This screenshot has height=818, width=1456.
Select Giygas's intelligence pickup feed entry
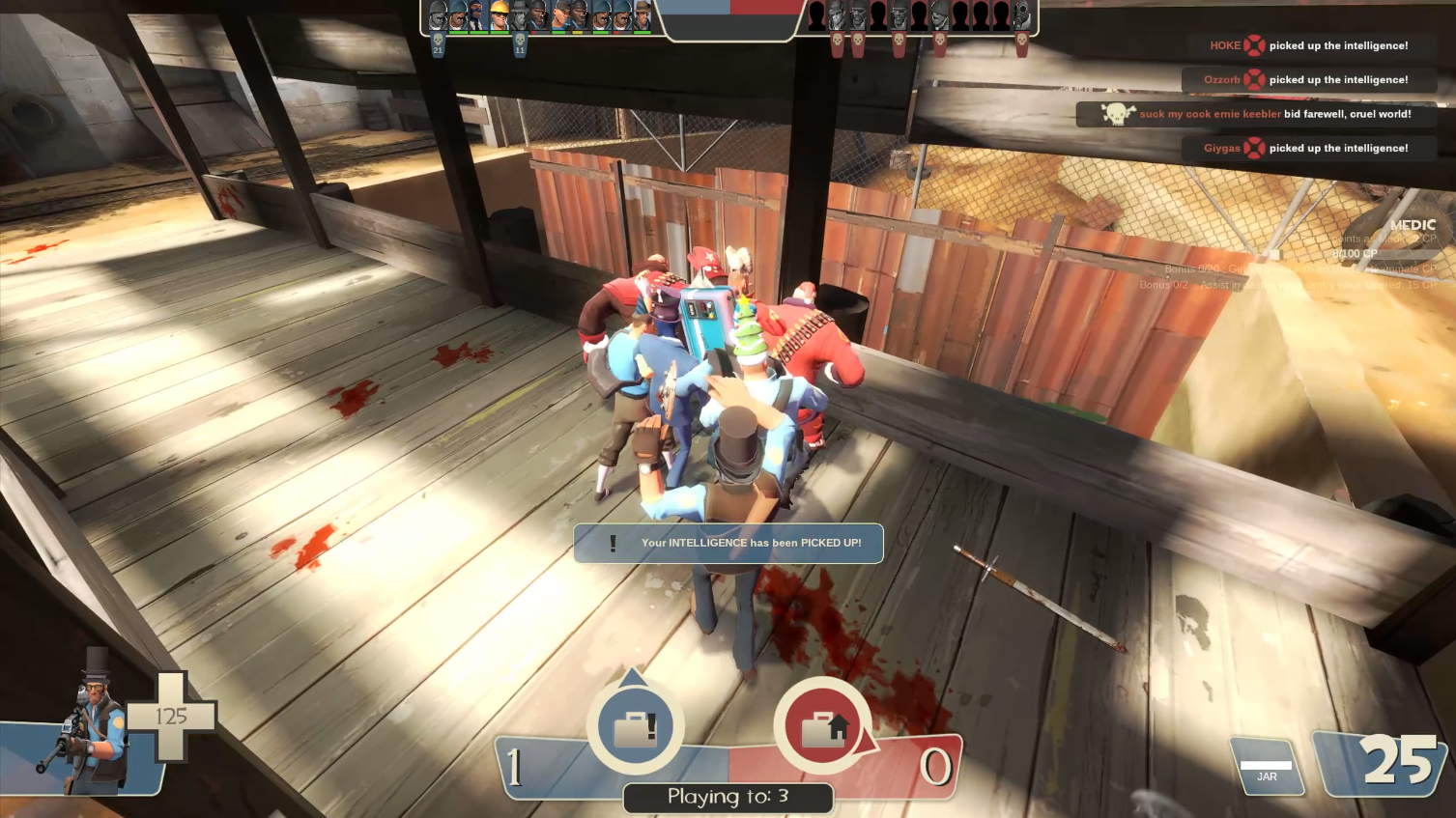click(x=1308, y=149)
